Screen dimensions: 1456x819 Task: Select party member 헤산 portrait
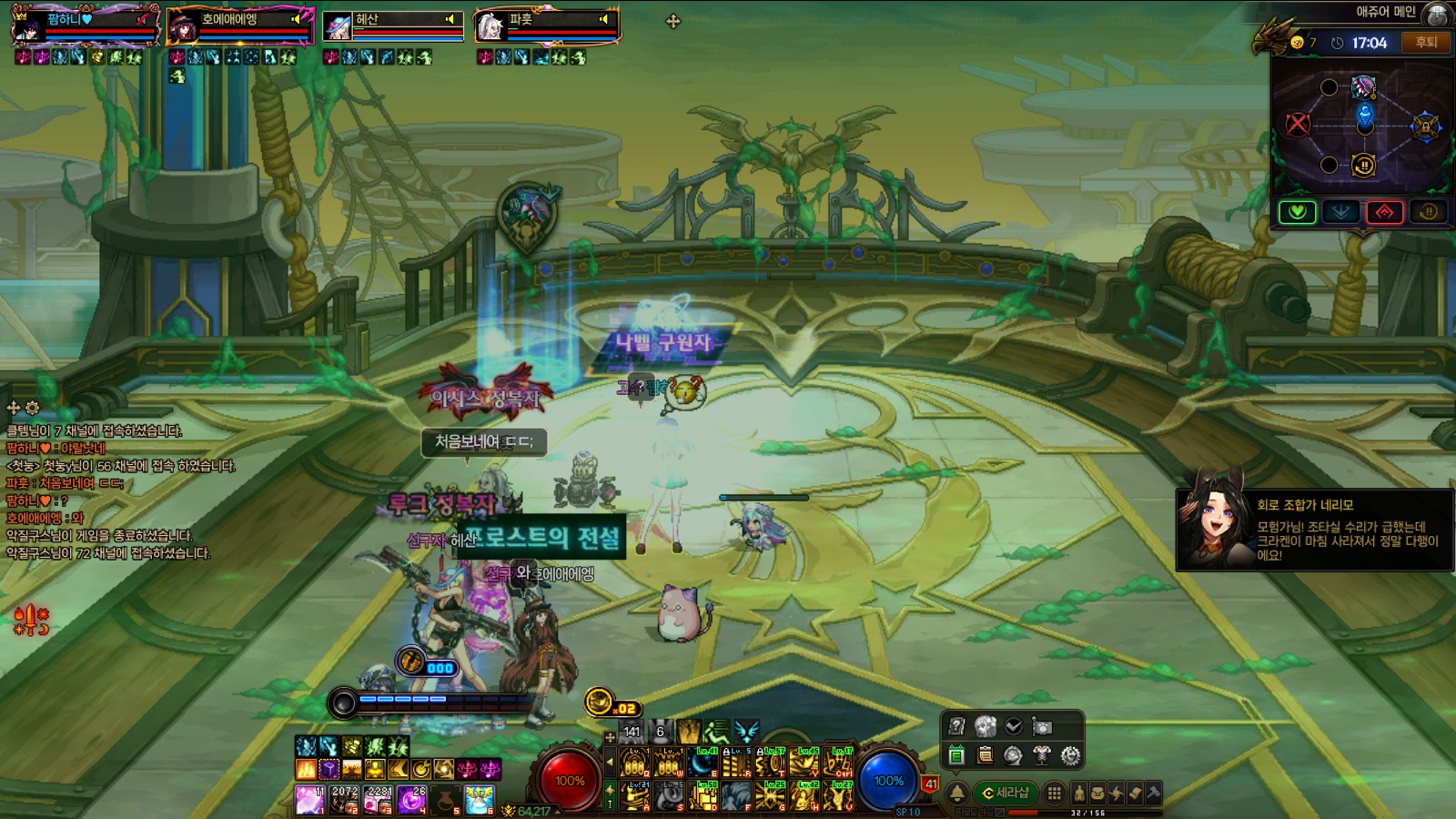(x=339, y=27)
